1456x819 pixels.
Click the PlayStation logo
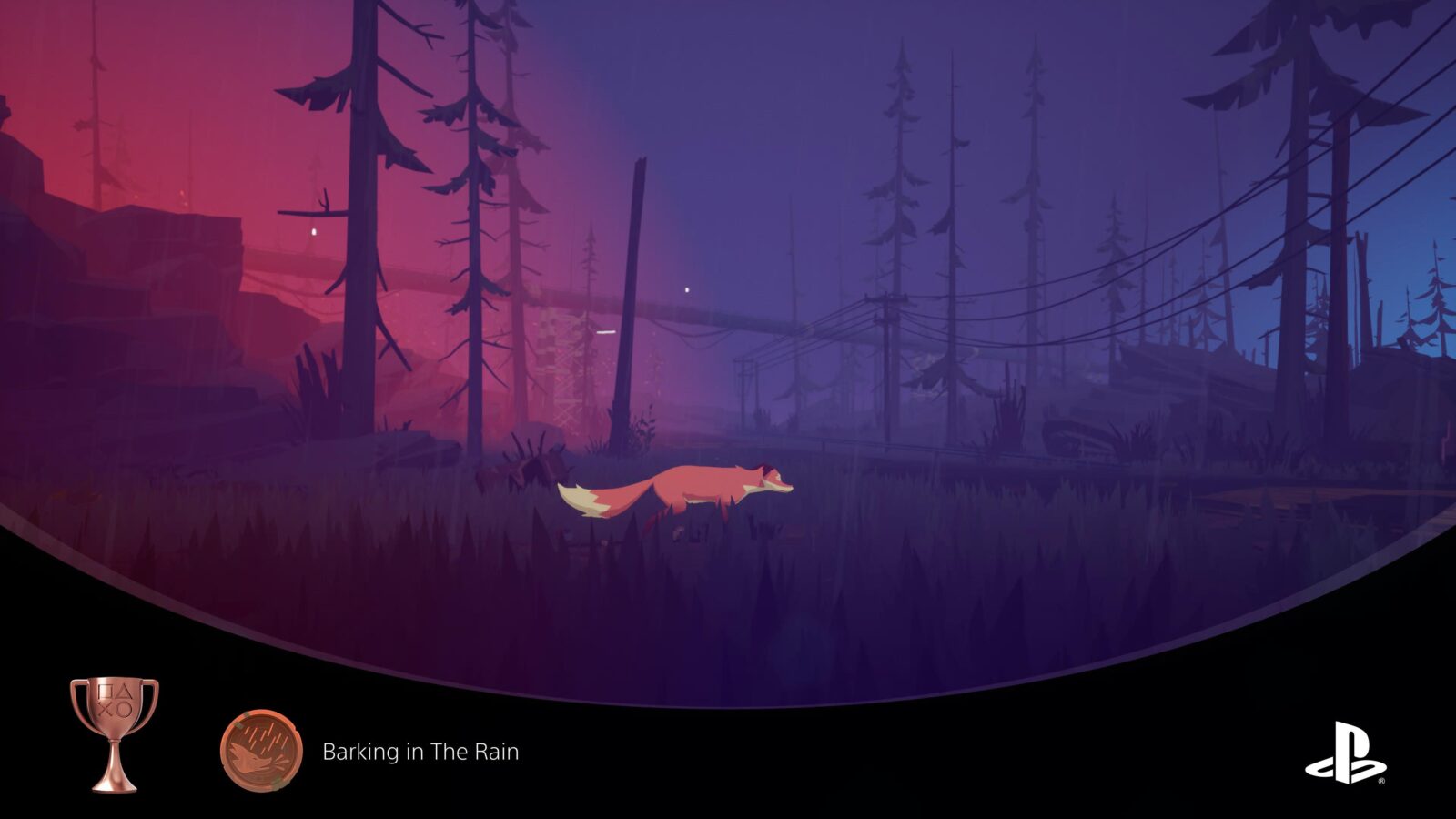coord(1344,753)
